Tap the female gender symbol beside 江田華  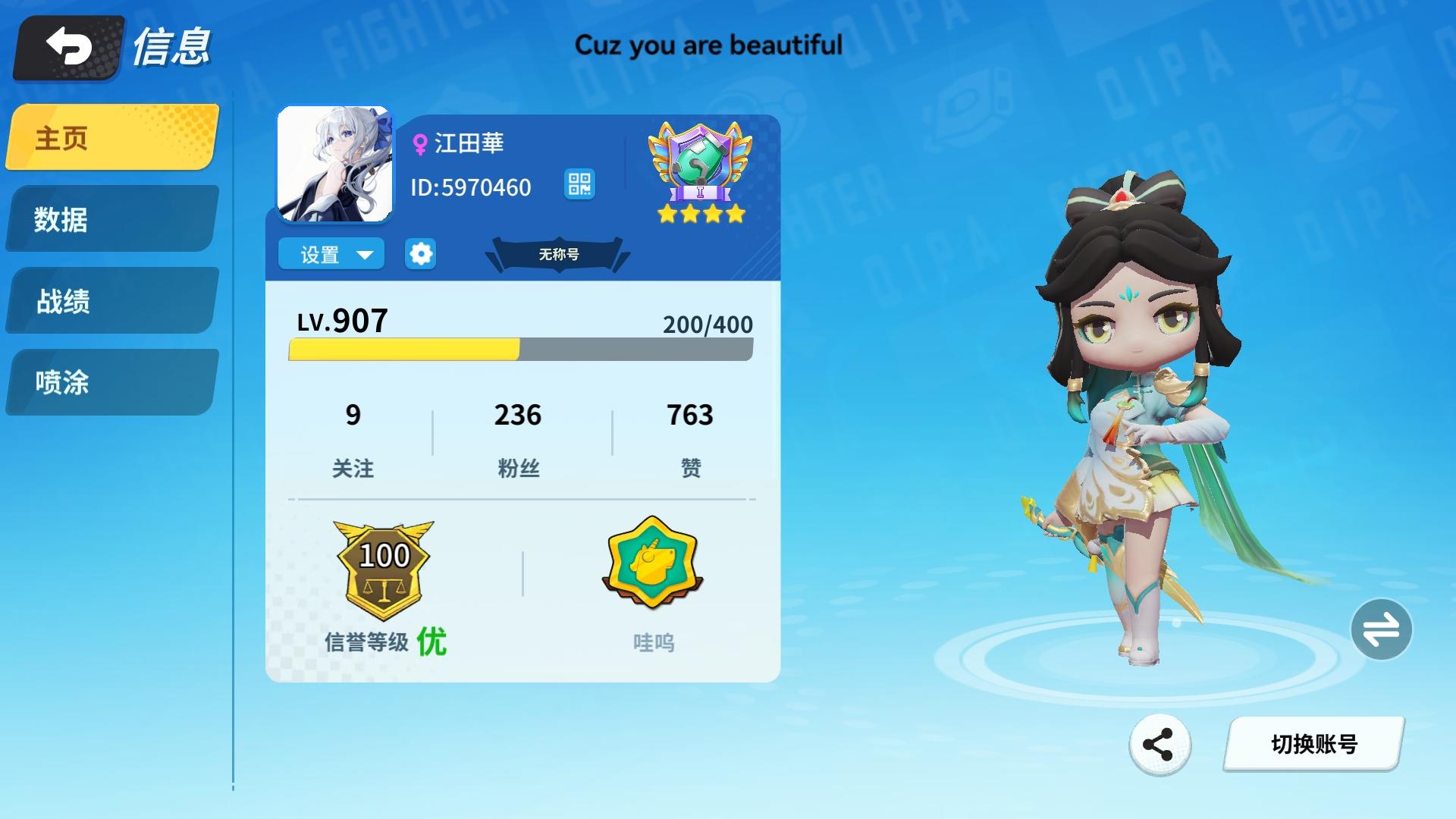point(419,144)
